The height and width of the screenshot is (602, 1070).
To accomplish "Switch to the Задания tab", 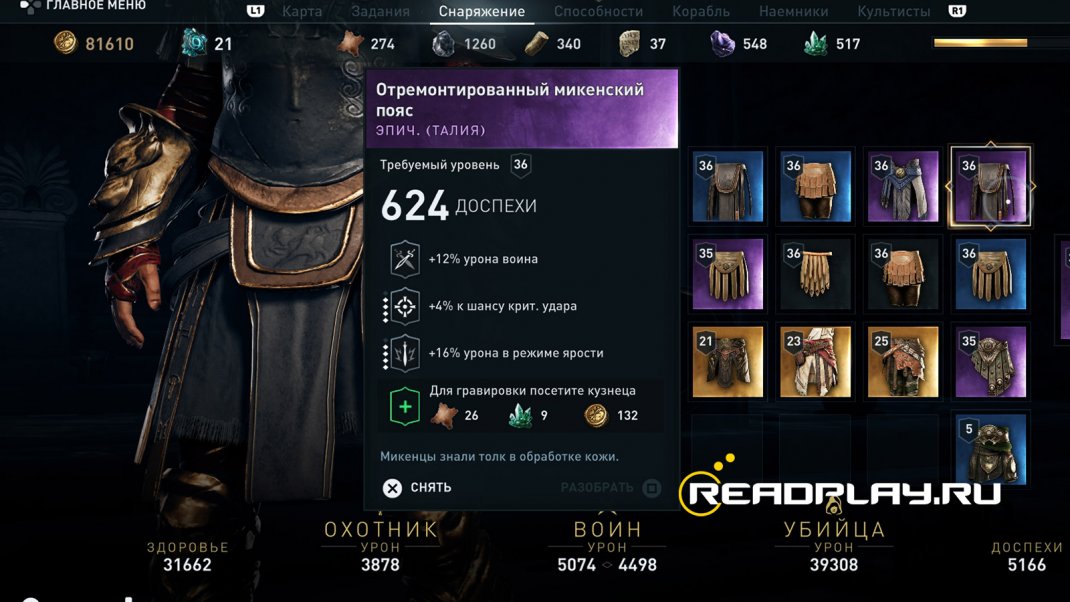I will (x=380, y=12).
